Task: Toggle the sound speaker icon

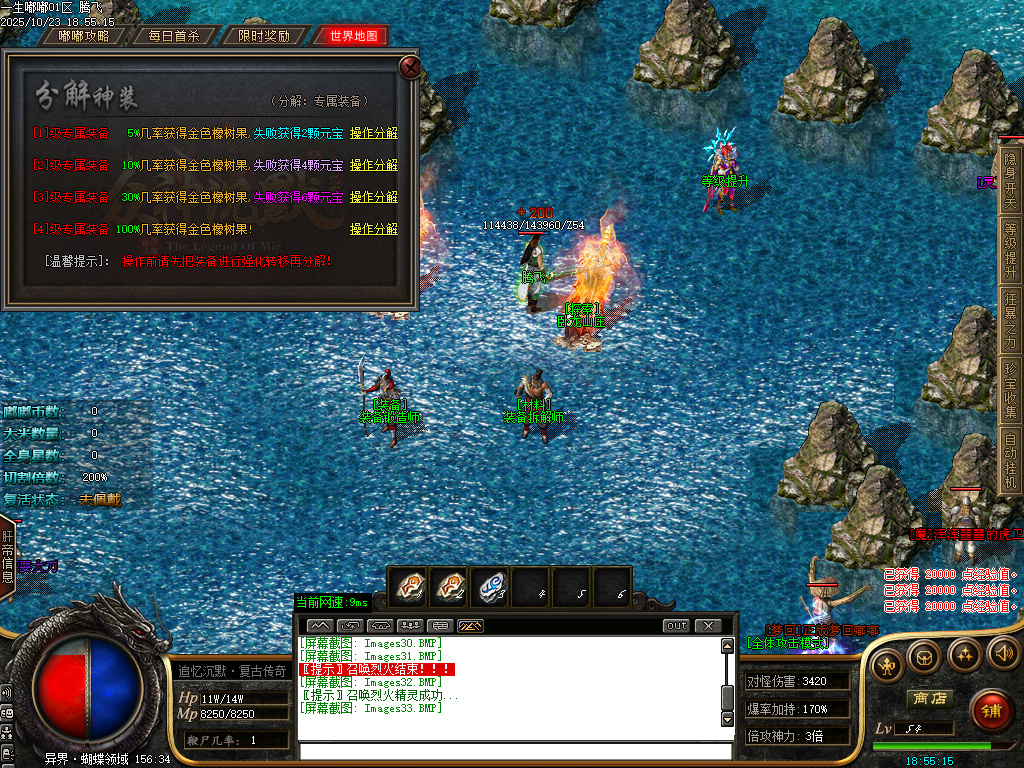Action: [1003, 655]
